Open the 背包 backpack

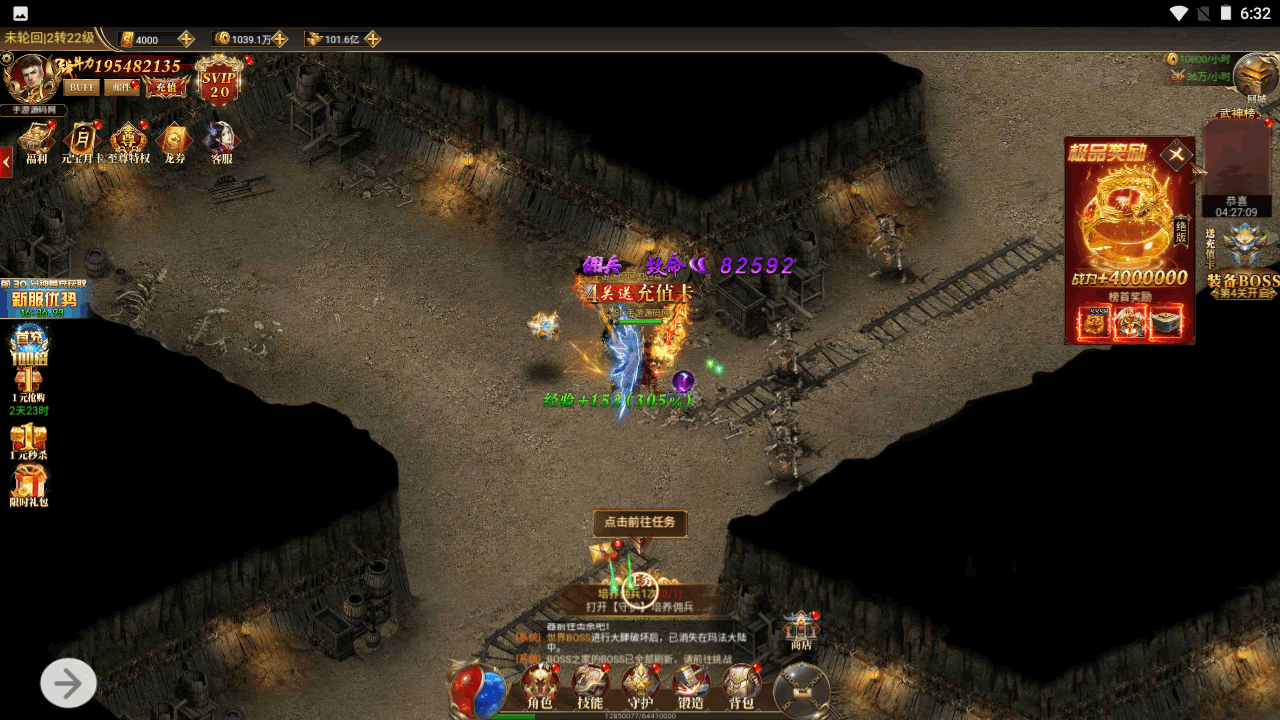[741, 686]
